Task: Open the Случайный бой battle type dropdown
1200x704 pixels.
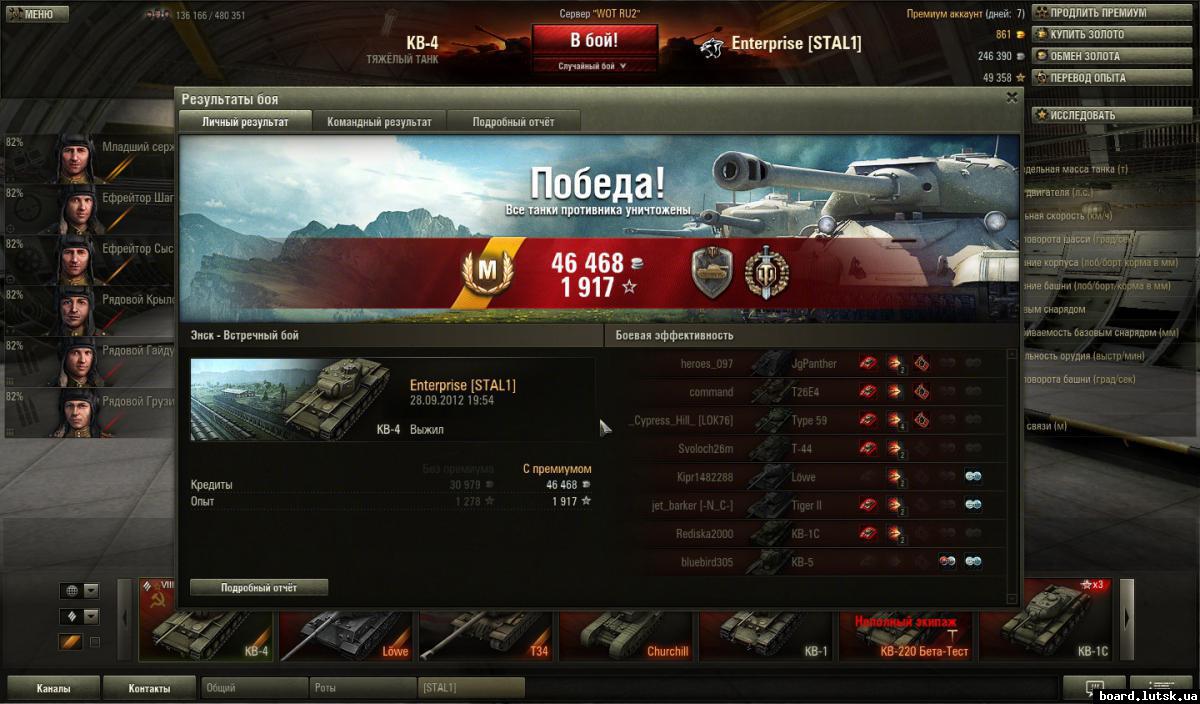Action: (594, 66)
